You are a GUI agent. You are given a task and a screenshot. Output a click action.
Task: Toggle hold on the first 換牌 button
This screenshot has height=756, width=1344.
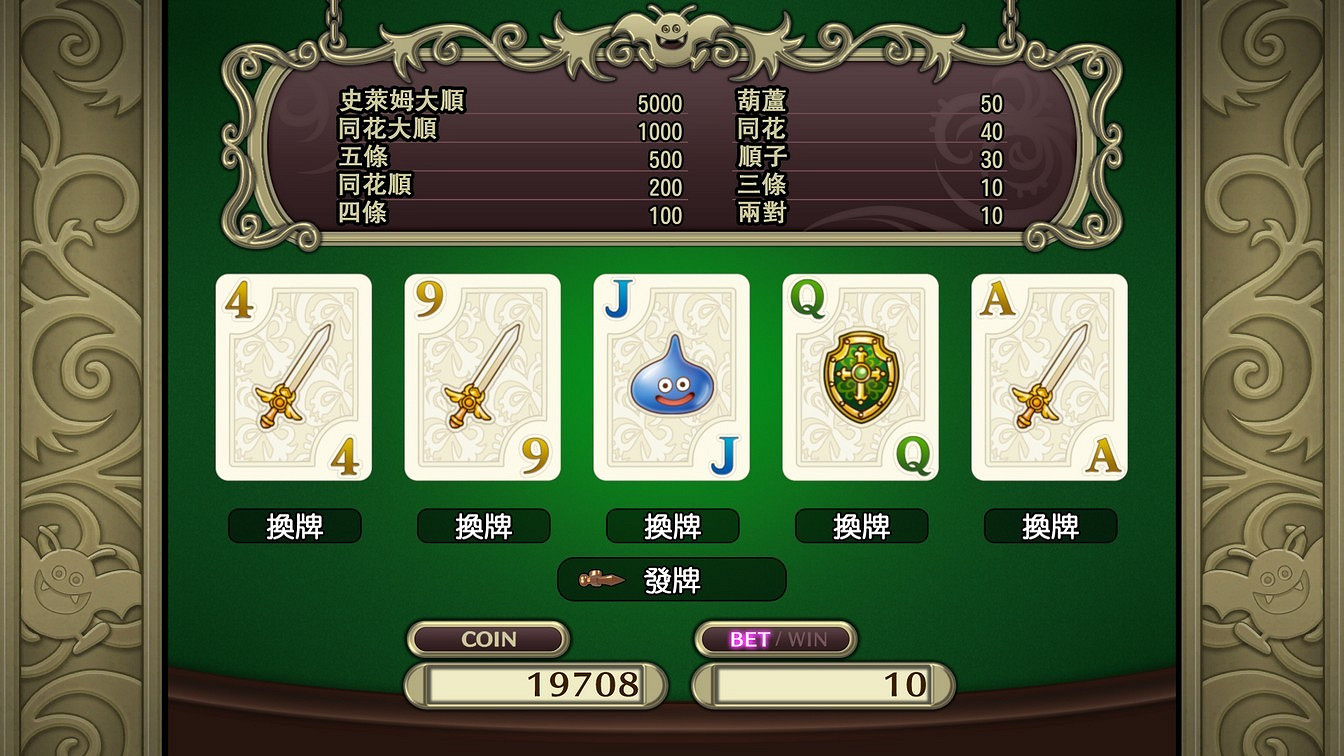point(292,526)
